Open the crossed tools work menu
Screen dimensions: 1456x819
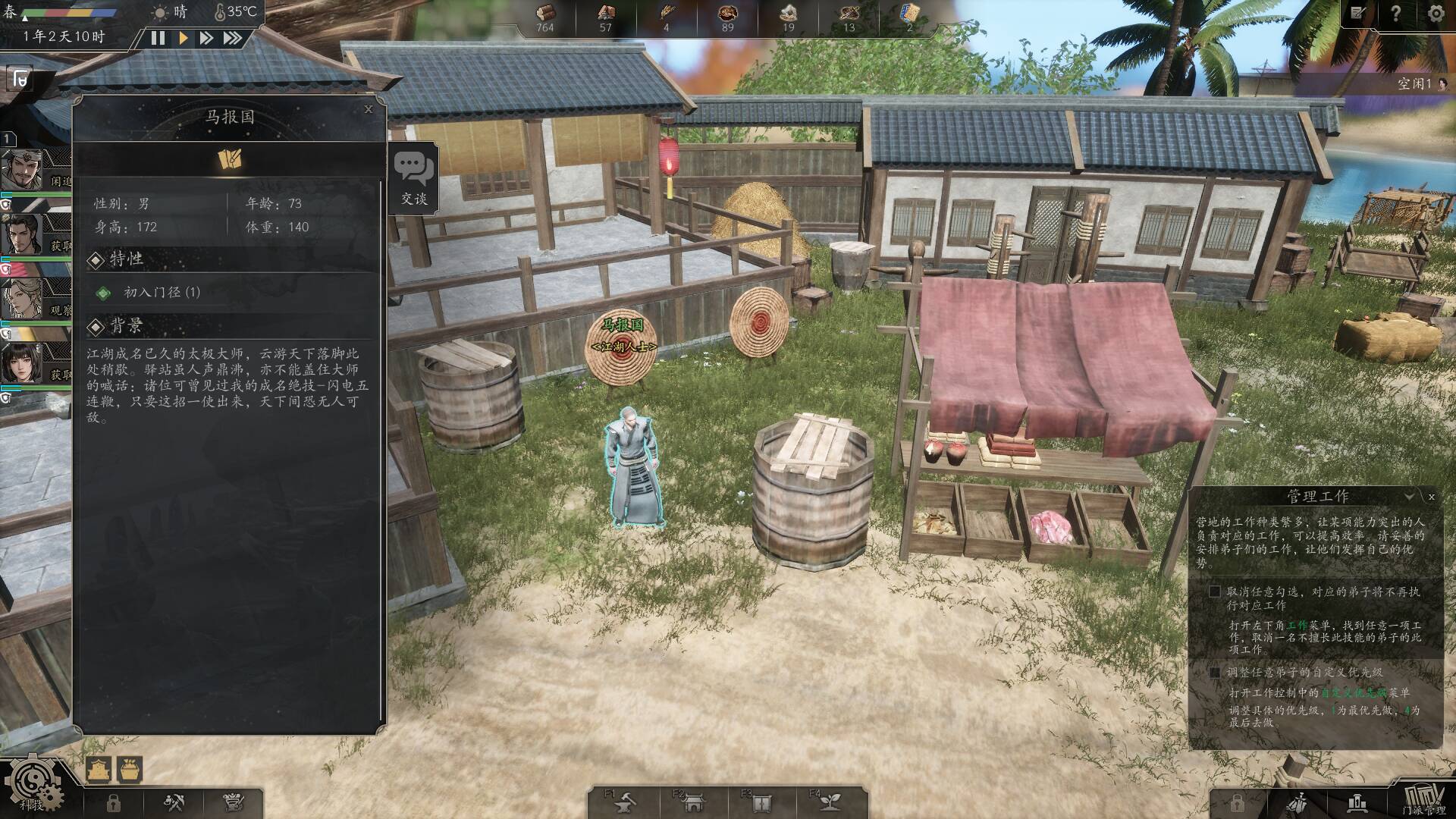point(175,802)
